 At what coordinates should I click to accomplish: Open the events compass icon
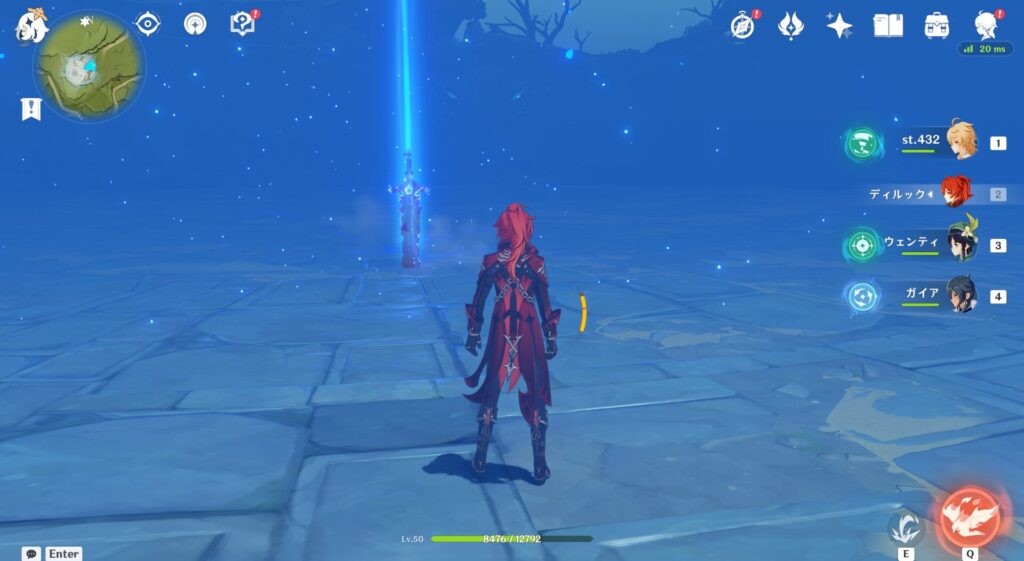pyautogui.click(x=743, y=25)
